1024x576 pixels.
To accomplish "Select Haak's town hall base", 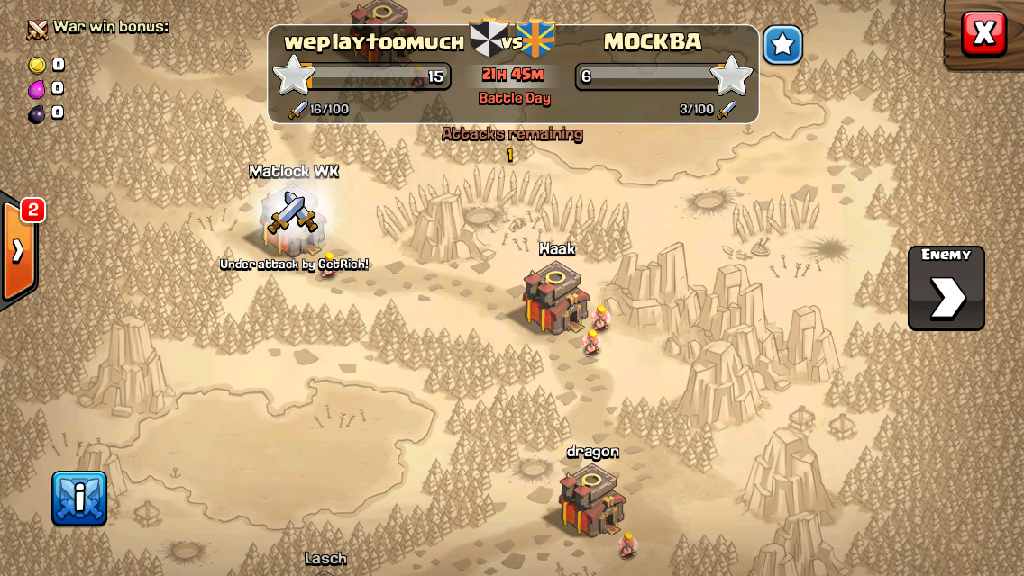I will (x=555, y=298).
